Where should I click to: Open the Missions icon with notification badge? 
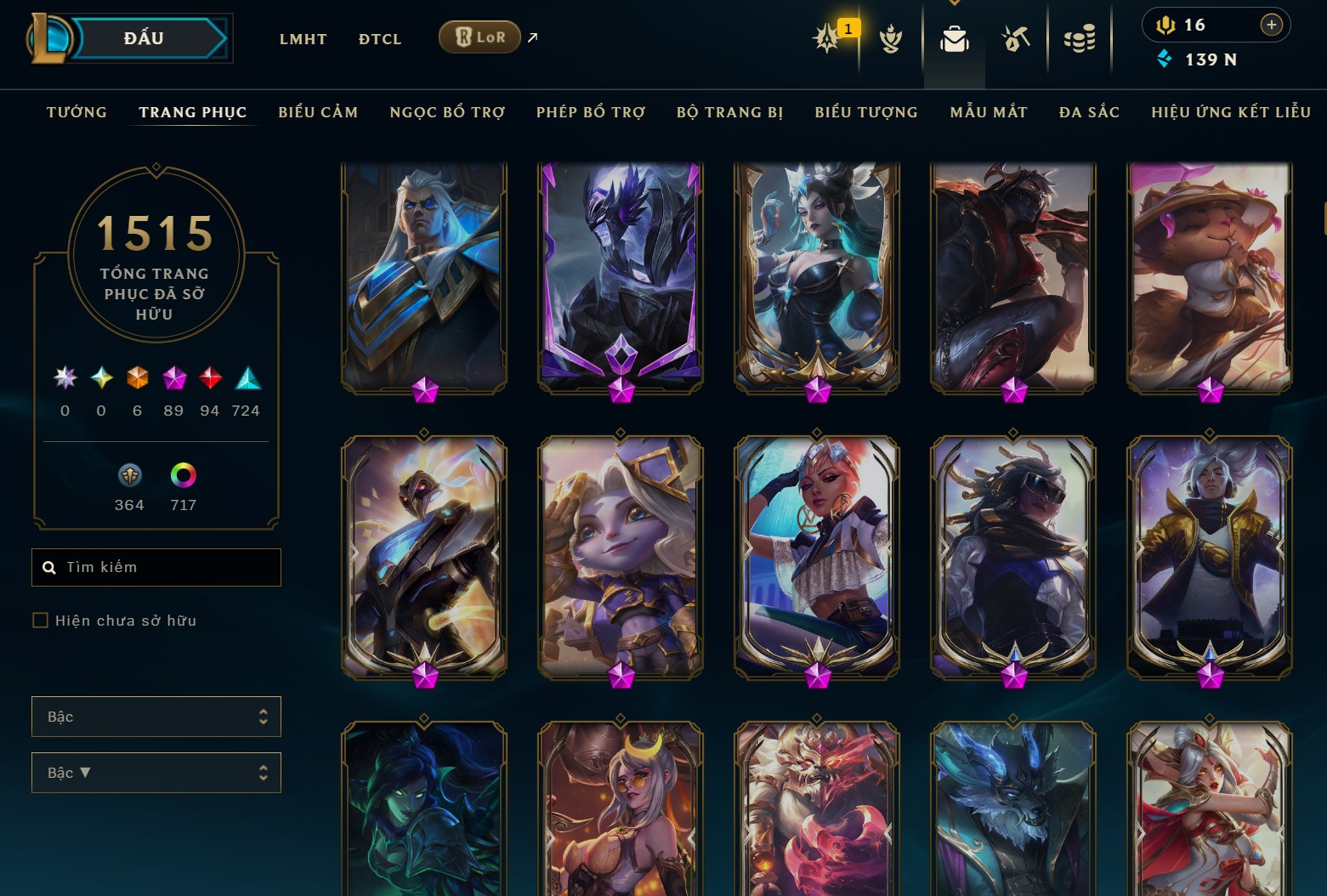(825, 37)
